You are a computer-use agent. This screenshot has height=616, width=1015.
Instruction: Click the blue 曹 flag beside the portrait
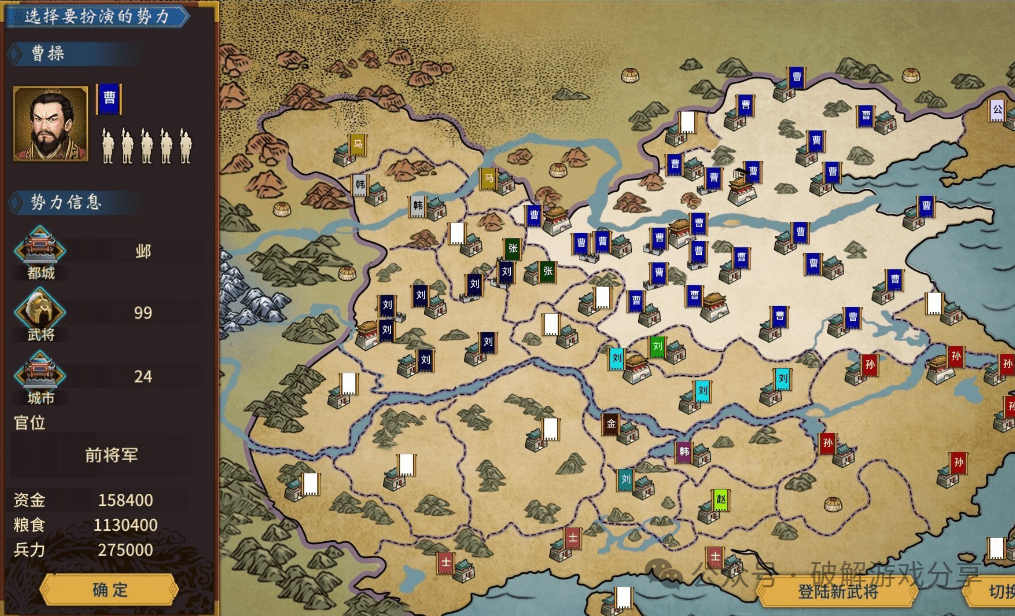pyautogui.click(x=108, y=99)
